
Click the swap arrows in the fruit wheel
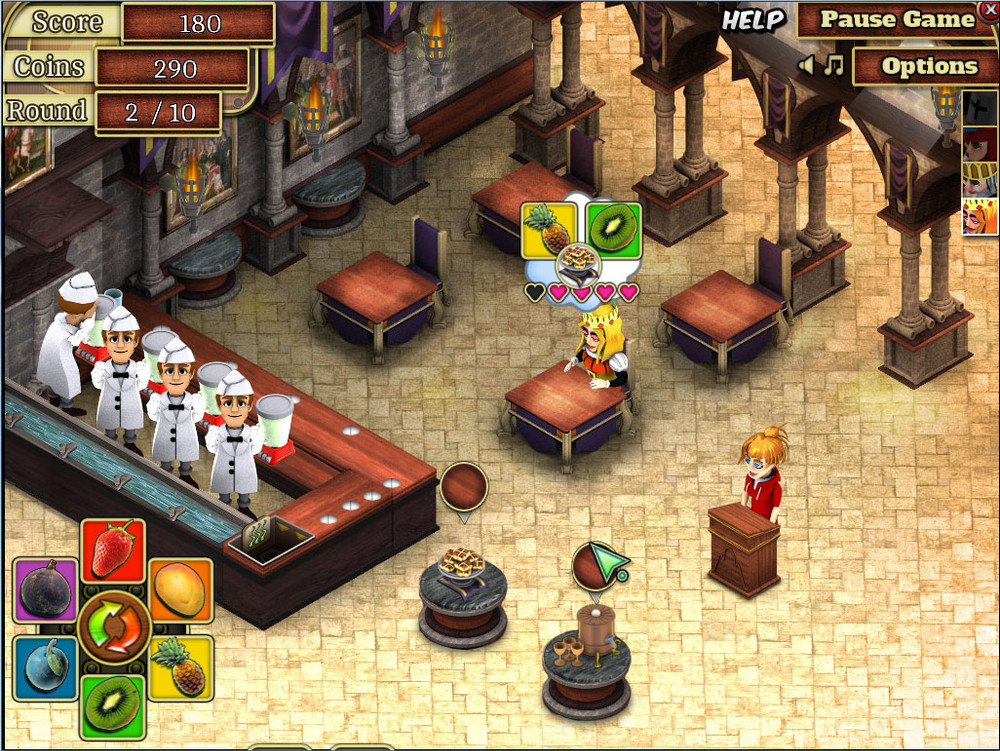(113, 627)
